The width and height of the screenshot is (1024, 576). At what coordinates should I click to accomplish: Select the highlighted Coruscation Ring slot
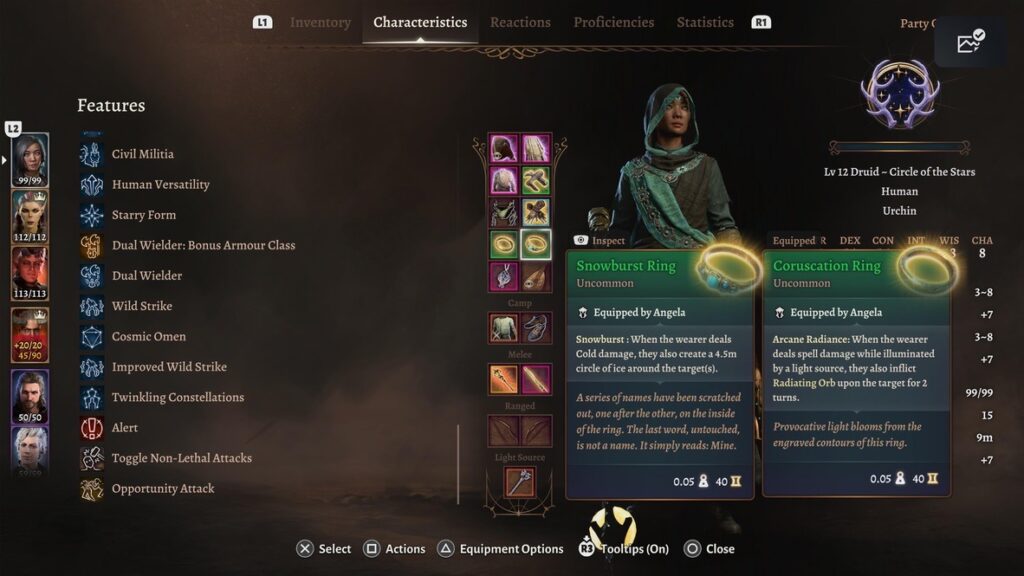[x=536, y=245]
